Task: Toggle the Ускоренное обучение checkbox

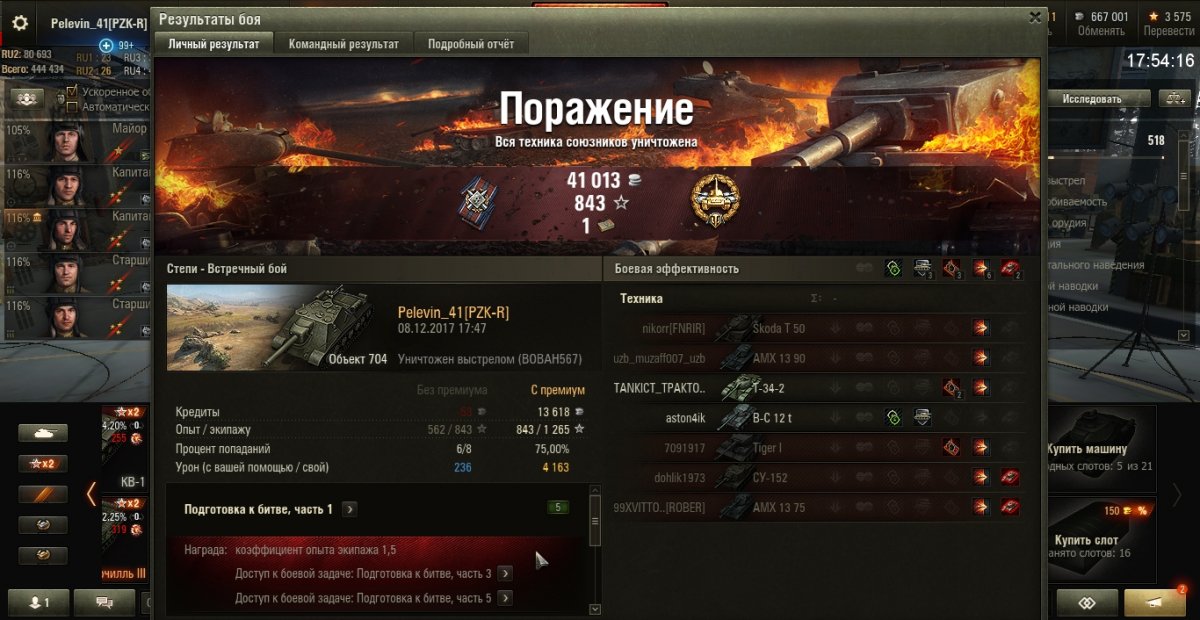Action: point(72,93)
